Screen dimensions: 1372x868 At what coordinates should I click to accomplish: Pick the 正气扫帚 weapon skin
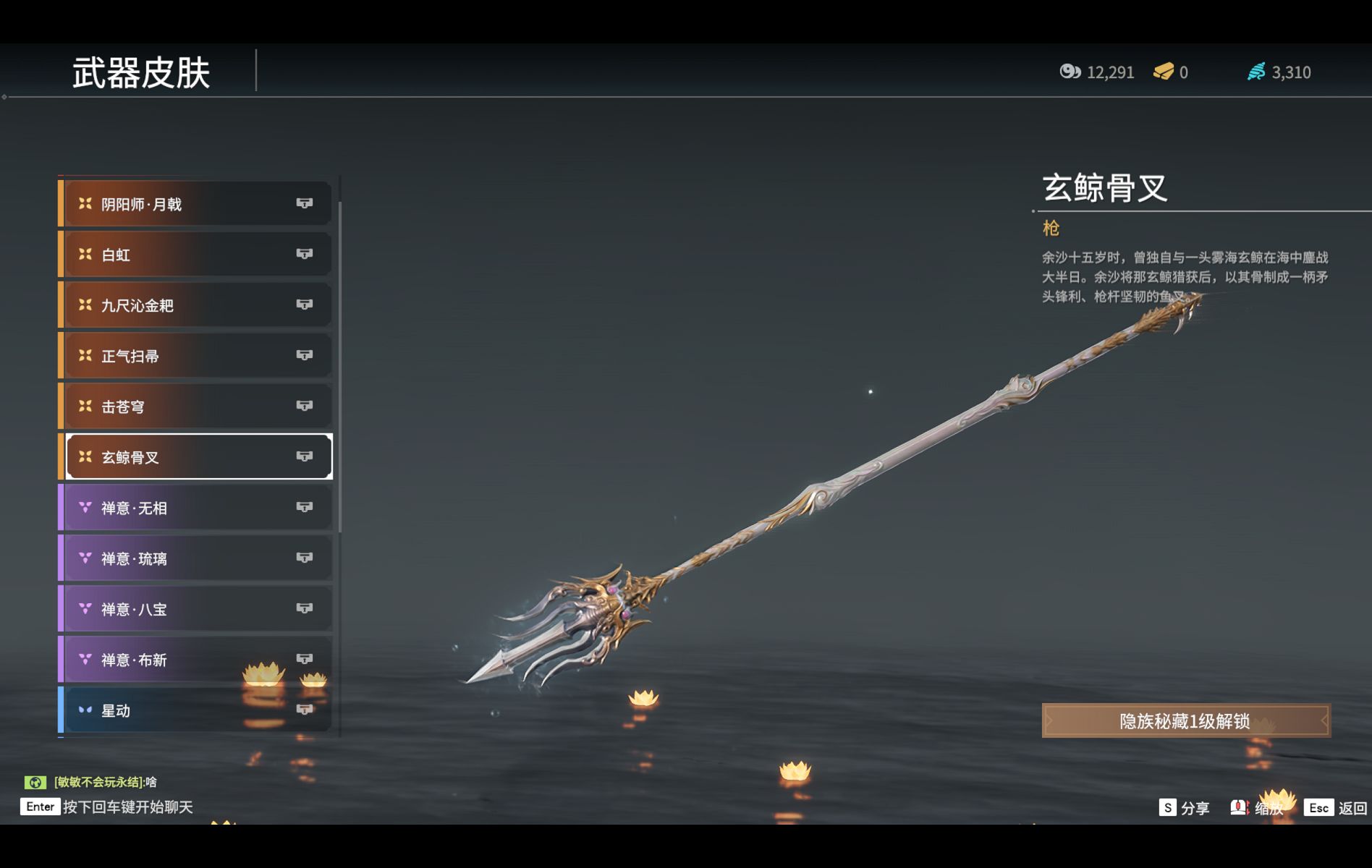pos(197,356)
